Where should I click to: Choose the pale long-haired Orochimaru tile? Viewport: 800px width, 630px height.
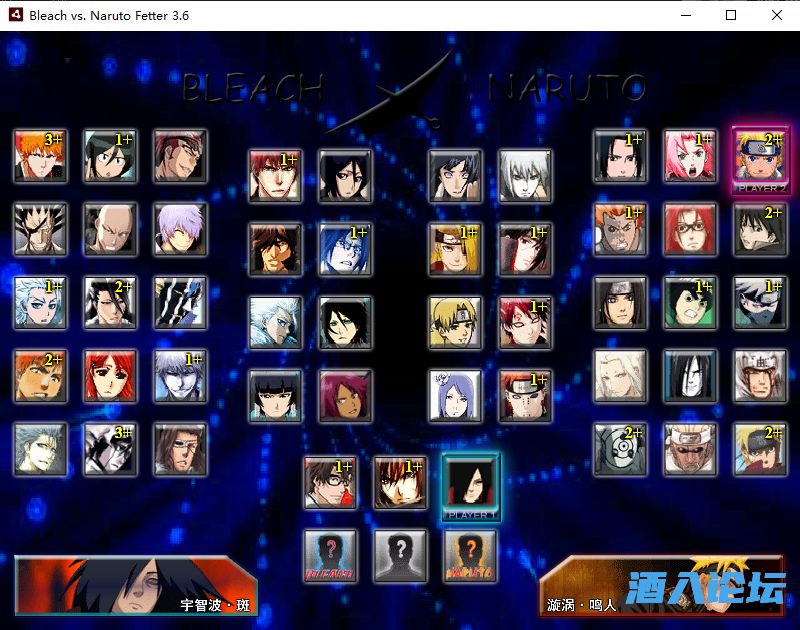tap(690, 375)
